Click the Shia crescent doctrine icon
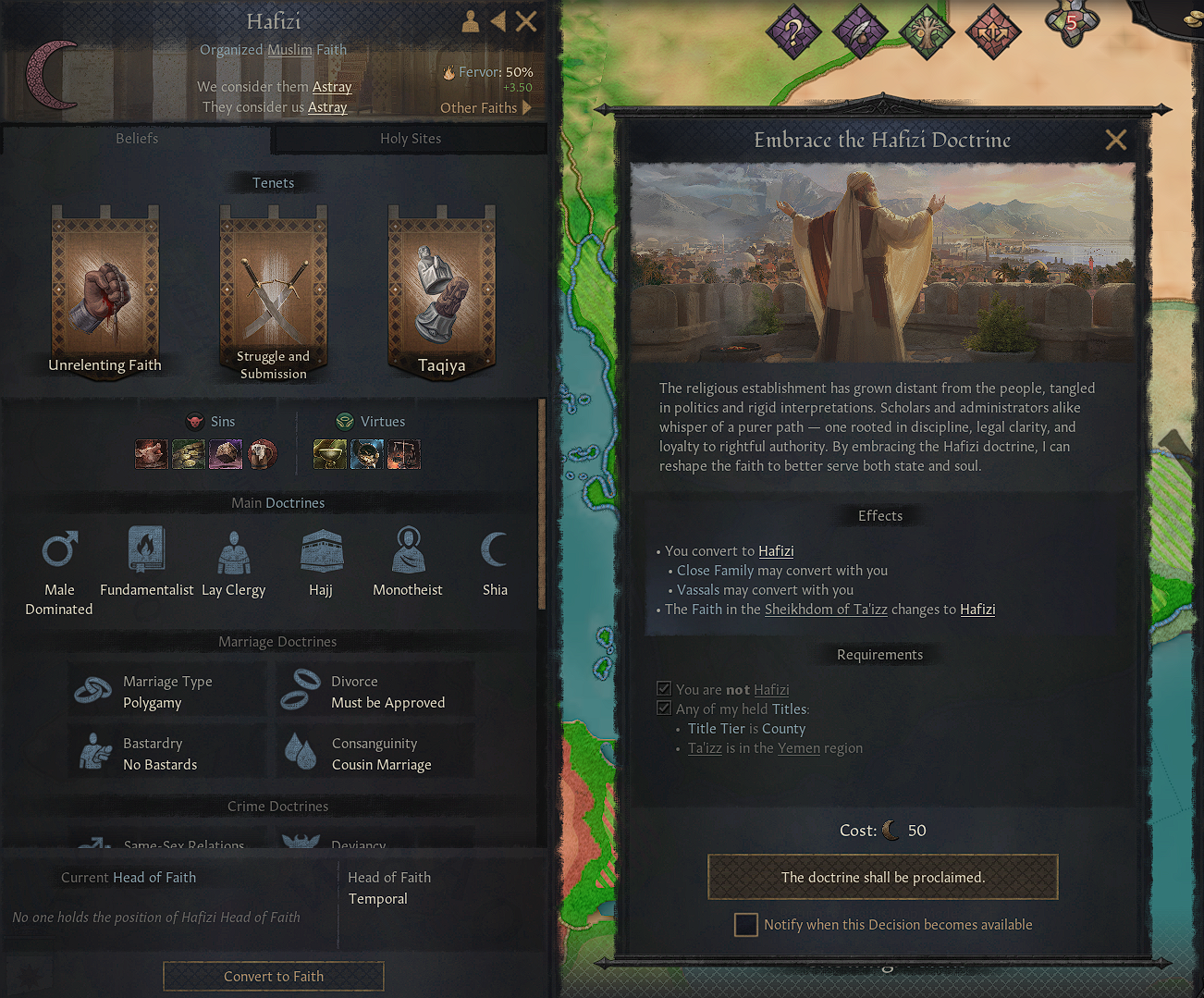 (495, 548)
